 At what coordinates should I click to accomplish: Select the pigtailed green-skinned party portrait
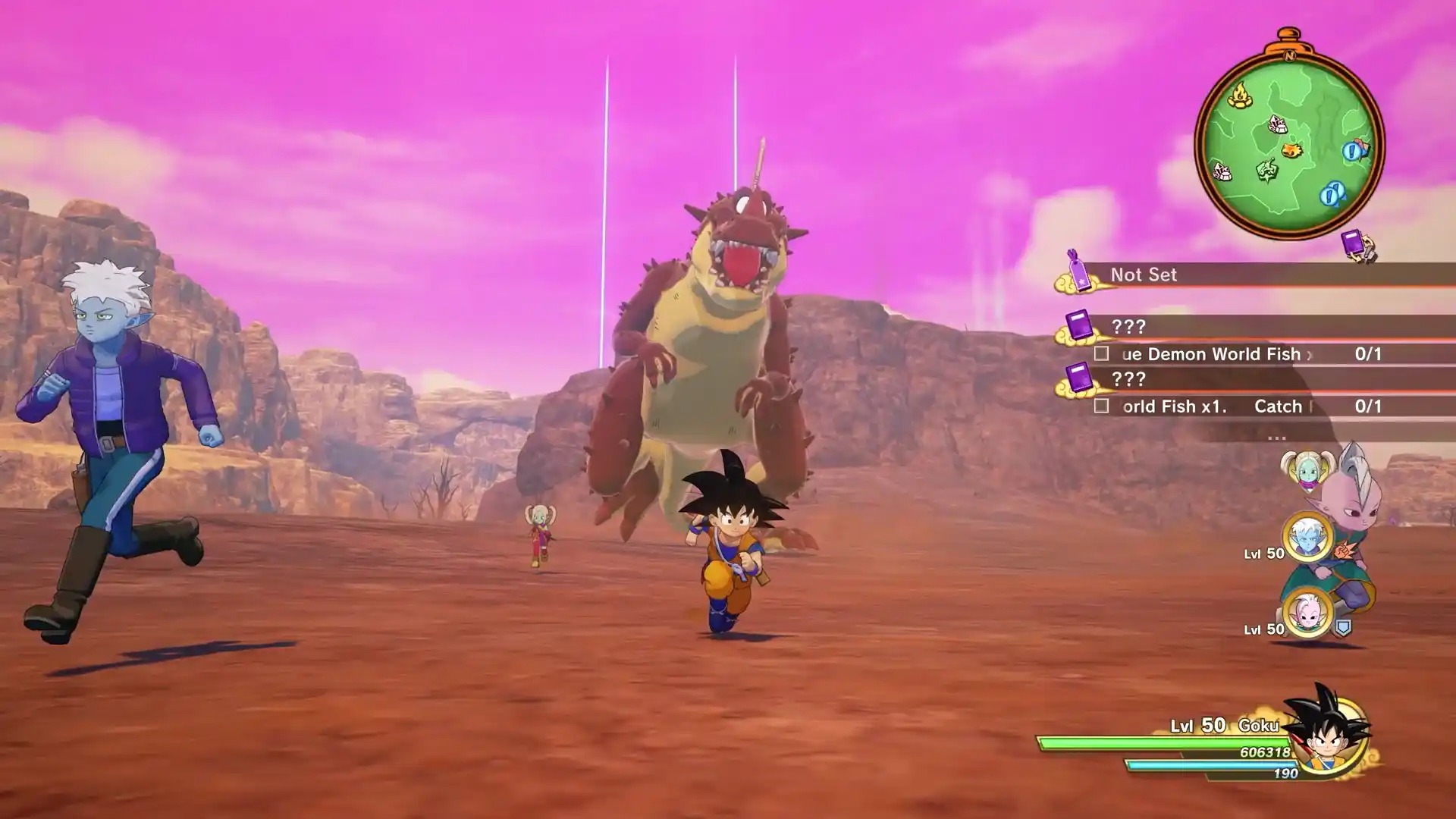tap(1307, 472)
